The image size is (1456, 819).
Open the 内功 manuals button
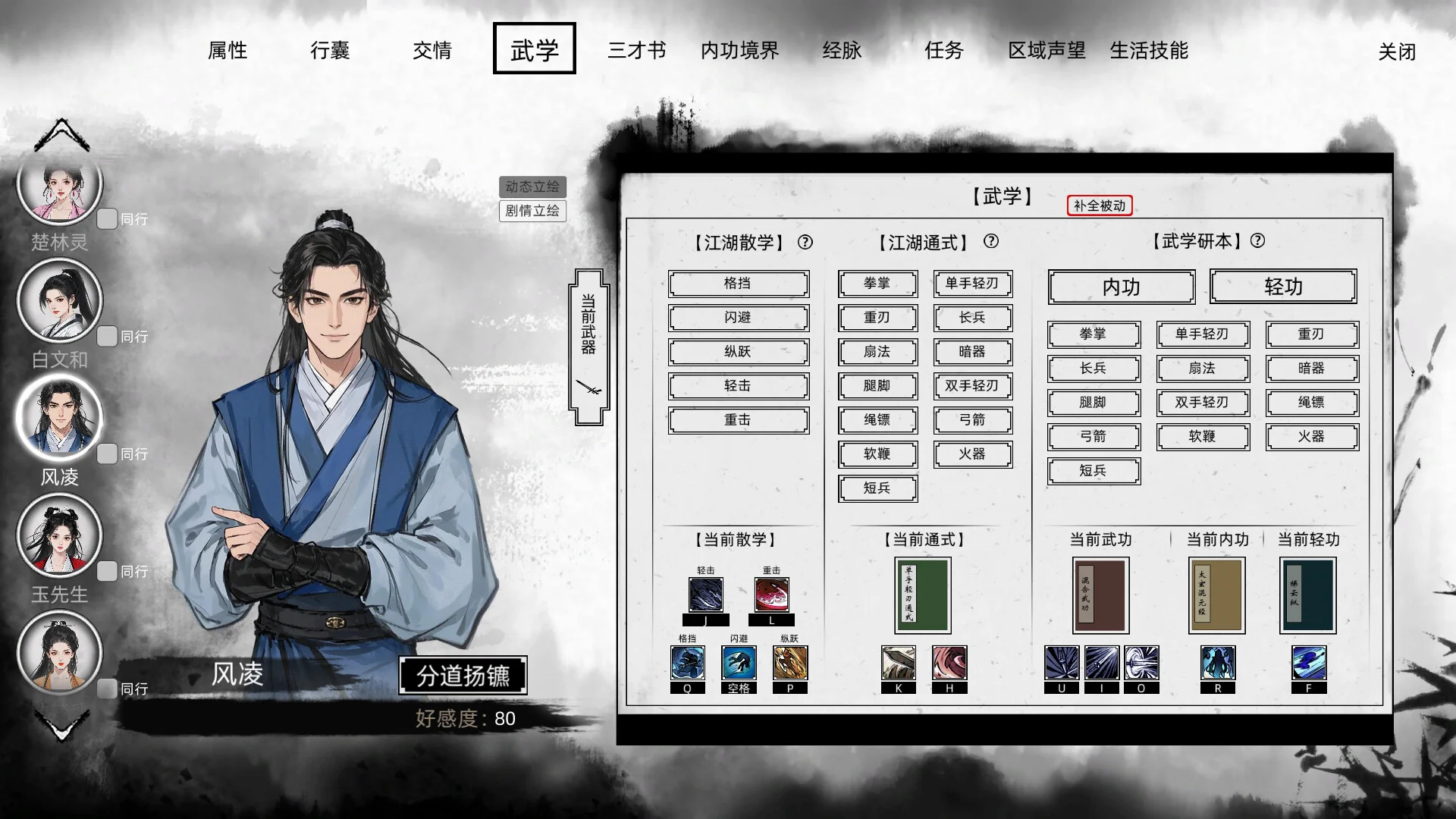pyautogui.click(x=1121, y=287)
